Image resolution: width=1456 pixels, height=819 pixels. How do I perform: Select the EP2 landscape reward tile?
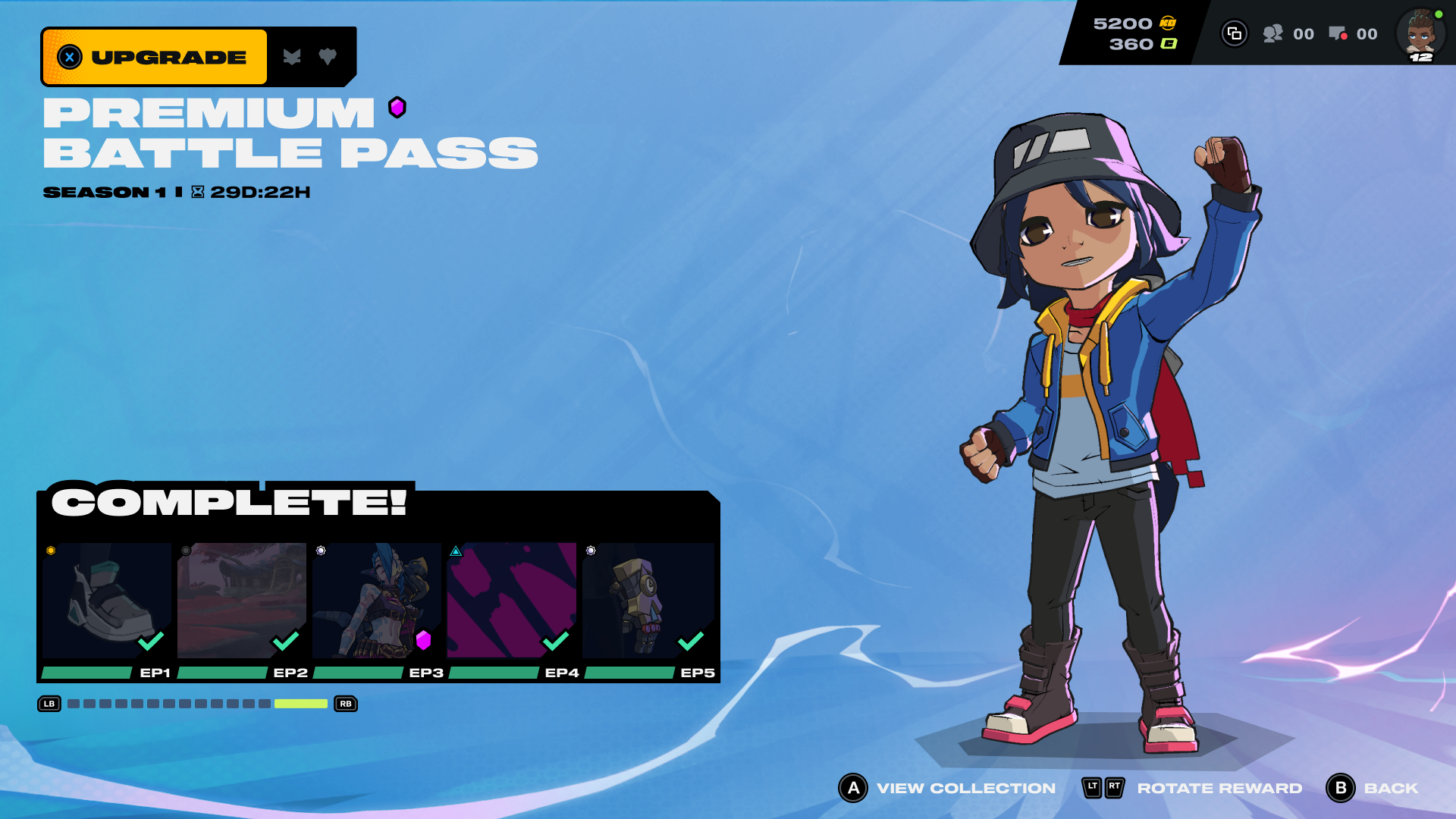pyautogui.click(x=241, y=600)
